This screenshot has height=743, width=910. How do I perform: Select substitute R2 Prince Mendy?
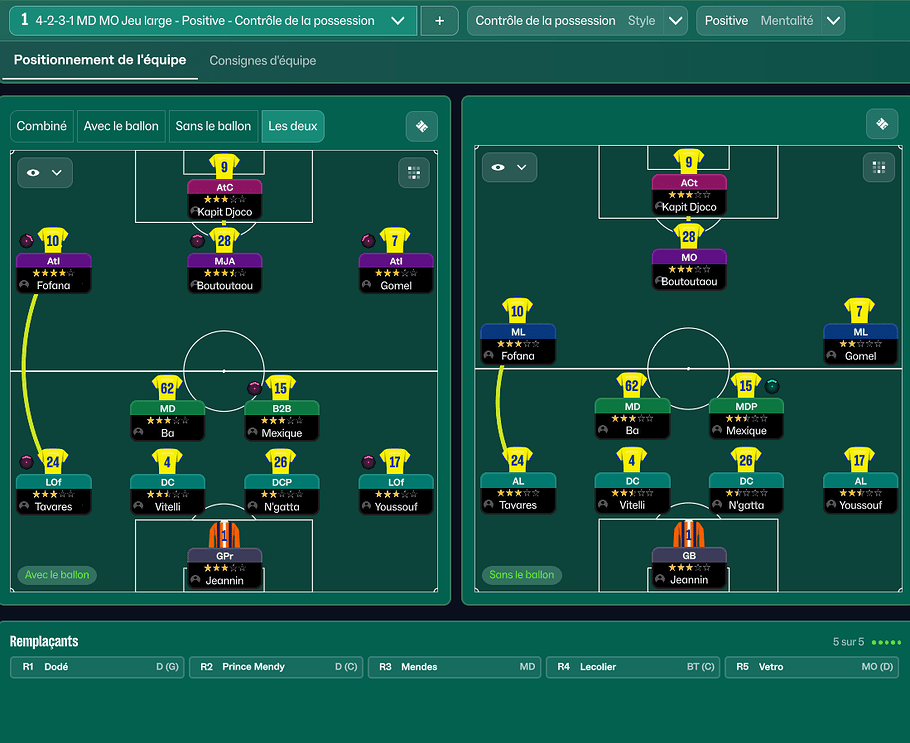coord(276,667)
